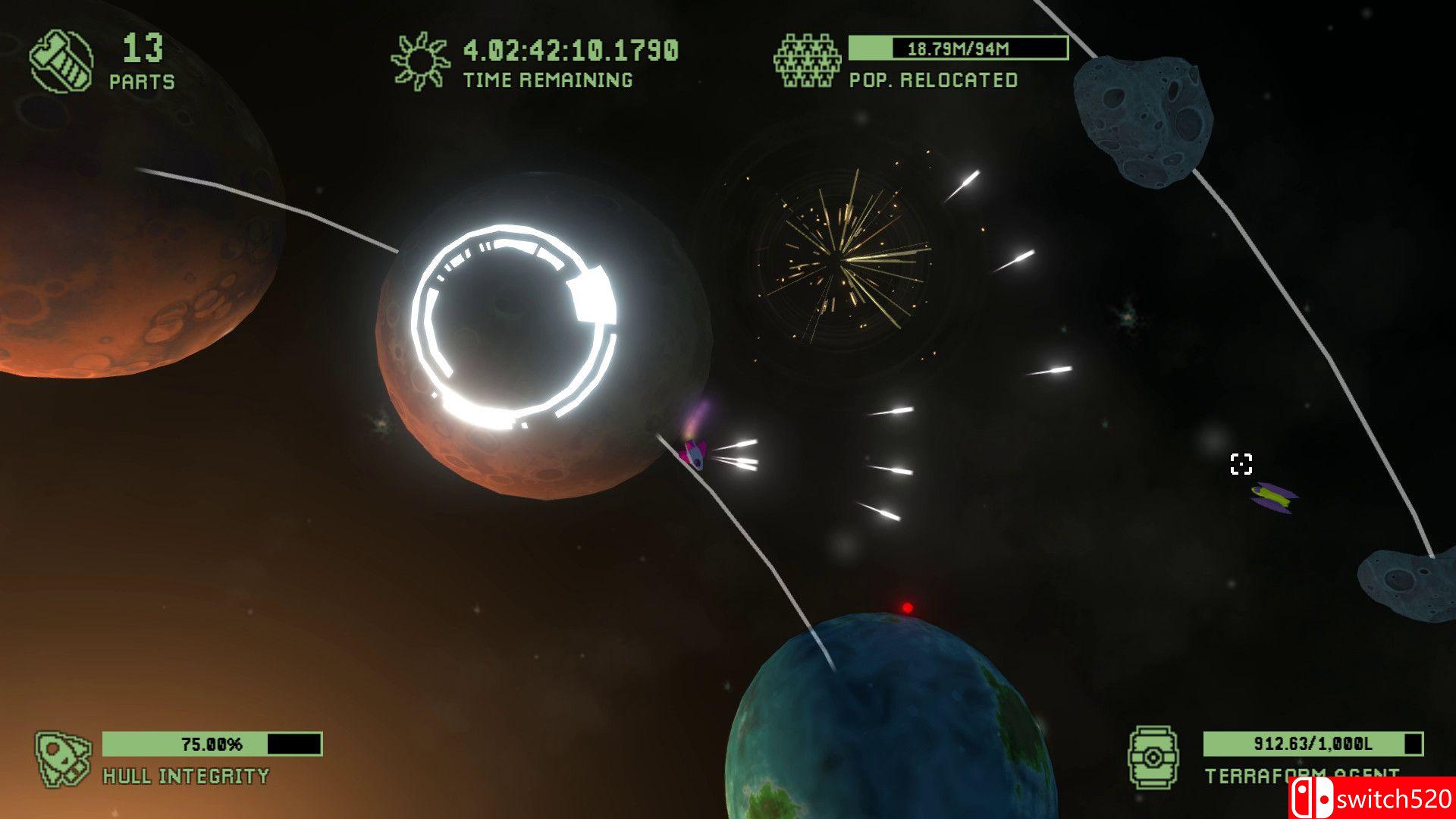The width and height of the screenshot is (1456, 819).
Task: Select the Hull Integrity rocket icon
Action: click(x=64, y=758)
